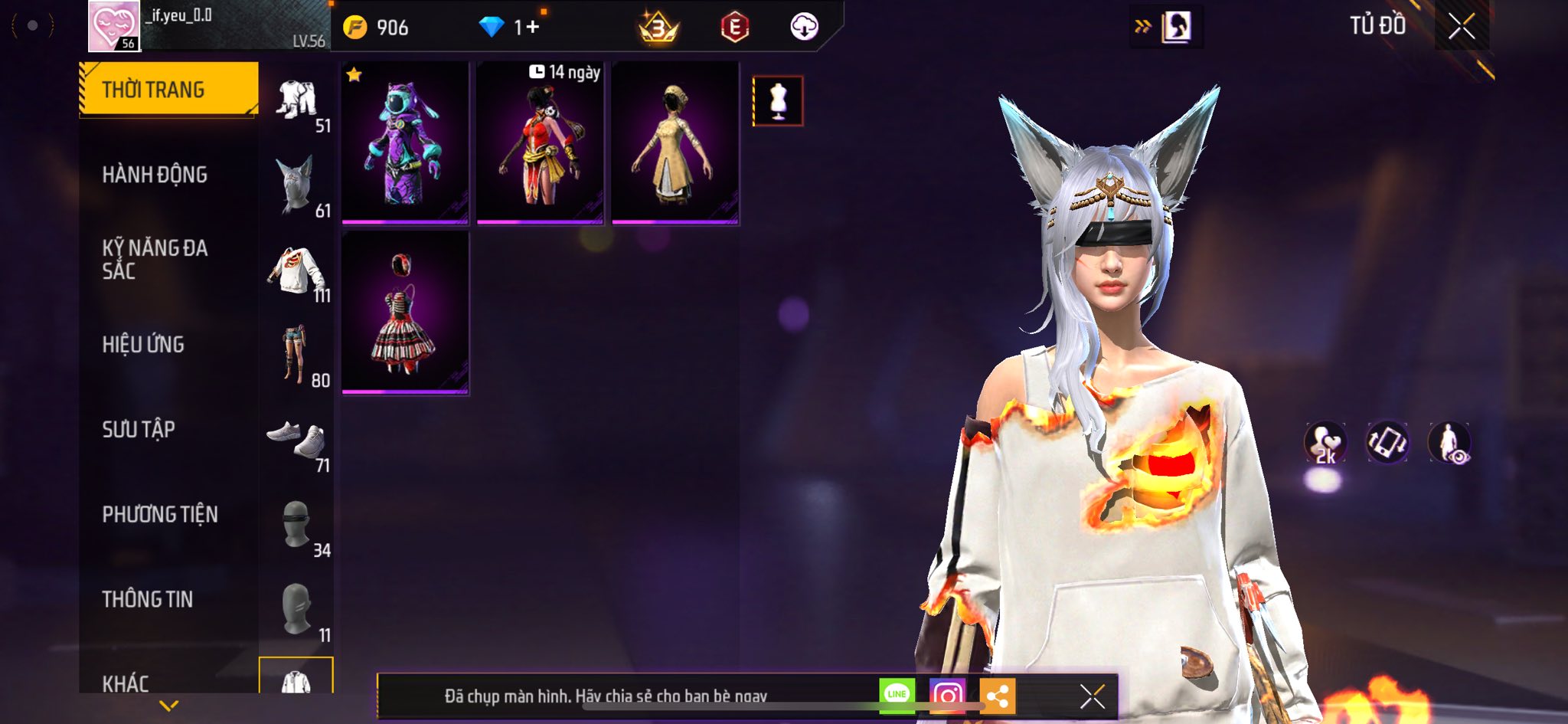Pick the red striped skirt dress
1568x724 pixels.
[405, 313]
